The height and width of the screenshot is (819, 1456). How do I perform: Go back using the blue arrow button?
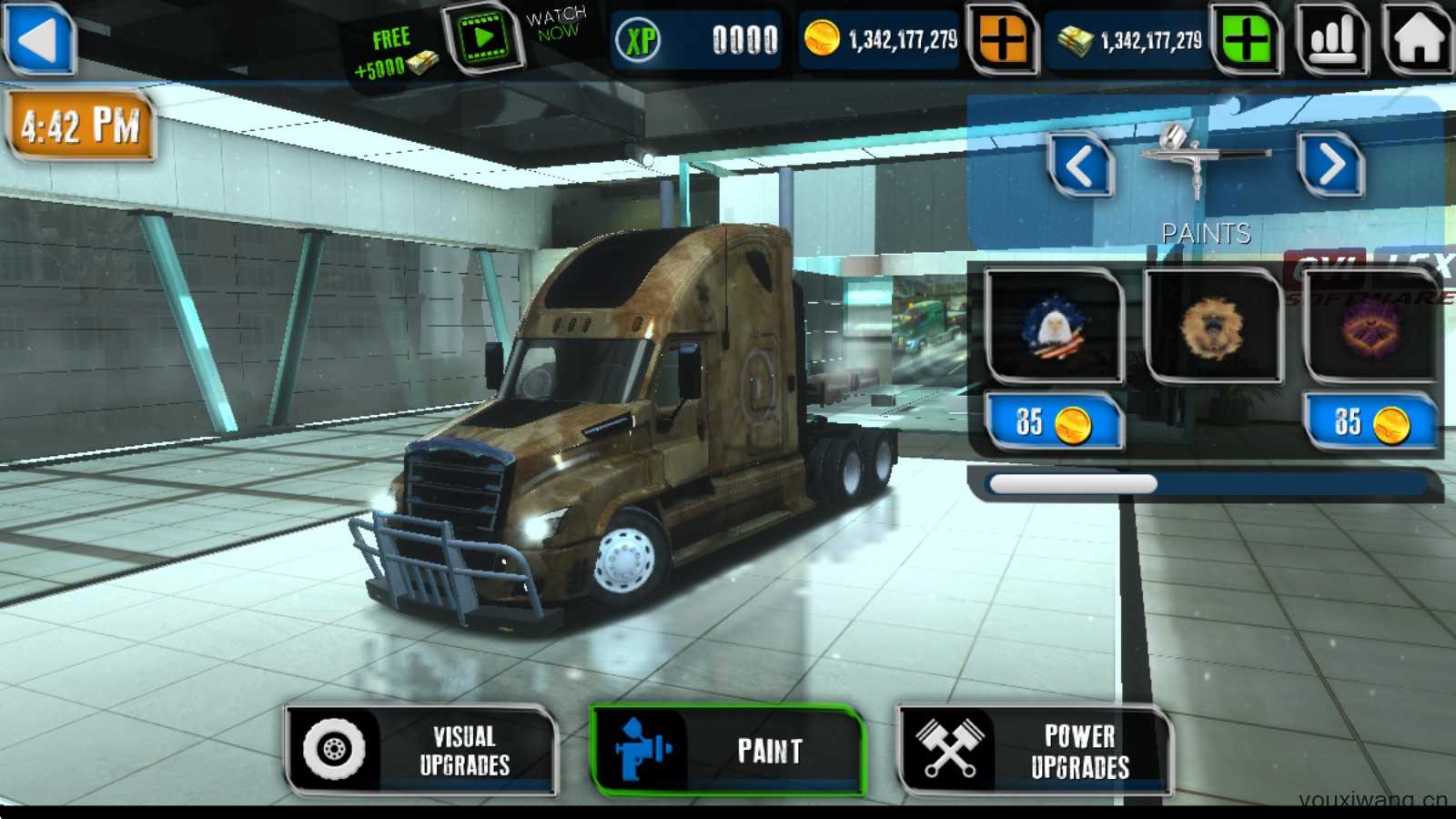(38, 39)
